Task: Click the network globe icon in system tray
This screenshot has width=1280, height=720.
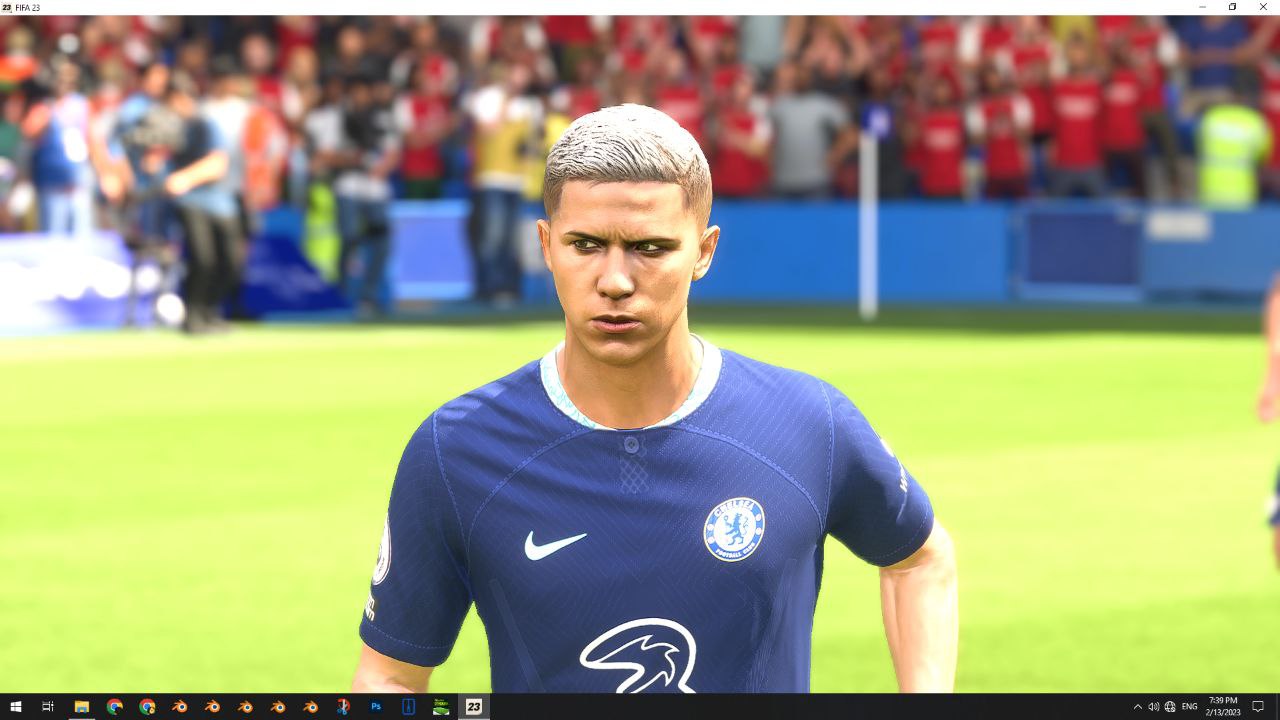Action: (1170, 707)
